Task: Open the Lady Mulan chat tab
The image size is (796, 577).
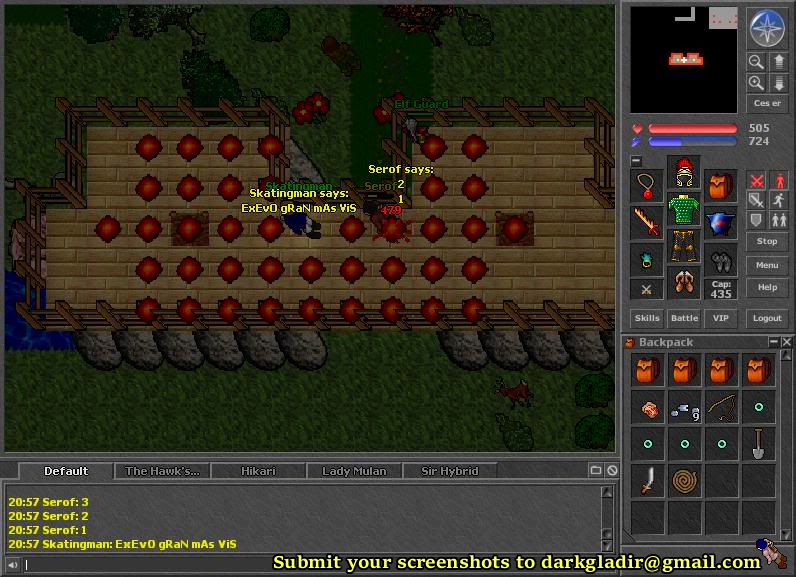Action: coord(354,471)
